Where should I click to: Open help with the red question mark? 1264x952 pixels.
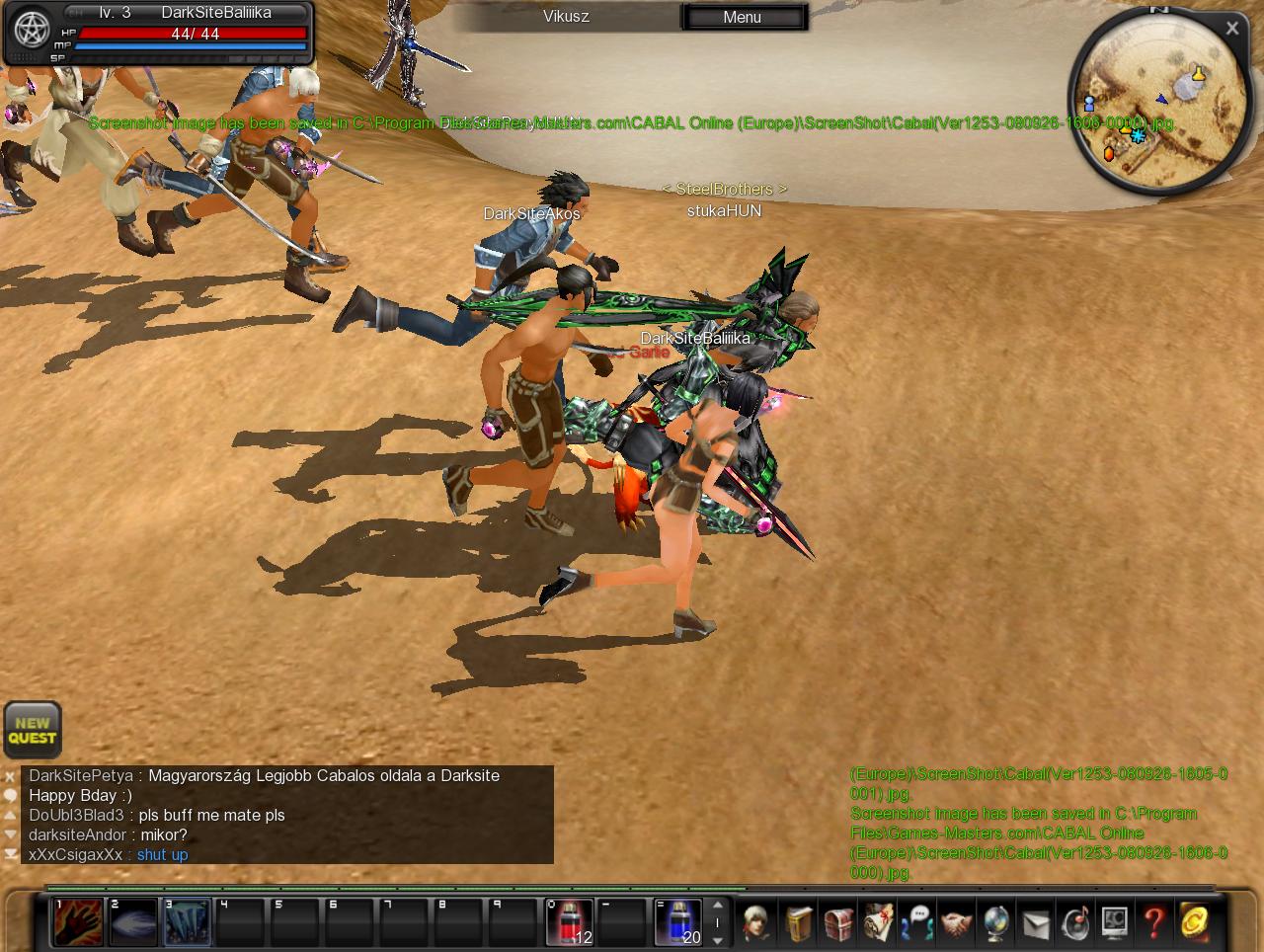1153,922
